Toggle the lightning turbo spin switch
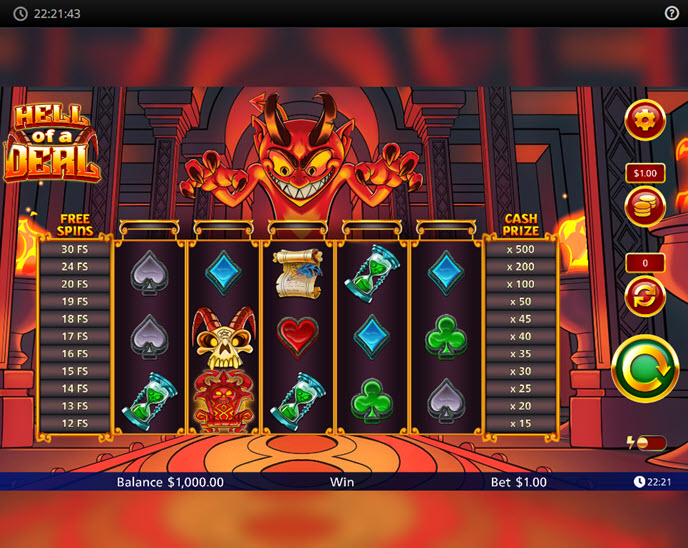The image size is (688, 548). [x=649, y=442]
